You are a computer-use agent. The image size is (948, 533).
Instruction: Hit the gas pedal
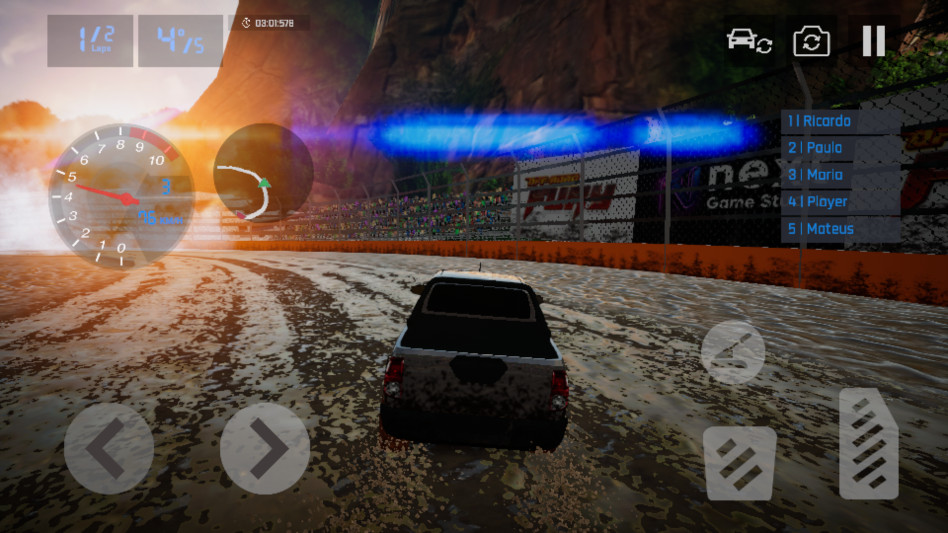coord(868,444)
